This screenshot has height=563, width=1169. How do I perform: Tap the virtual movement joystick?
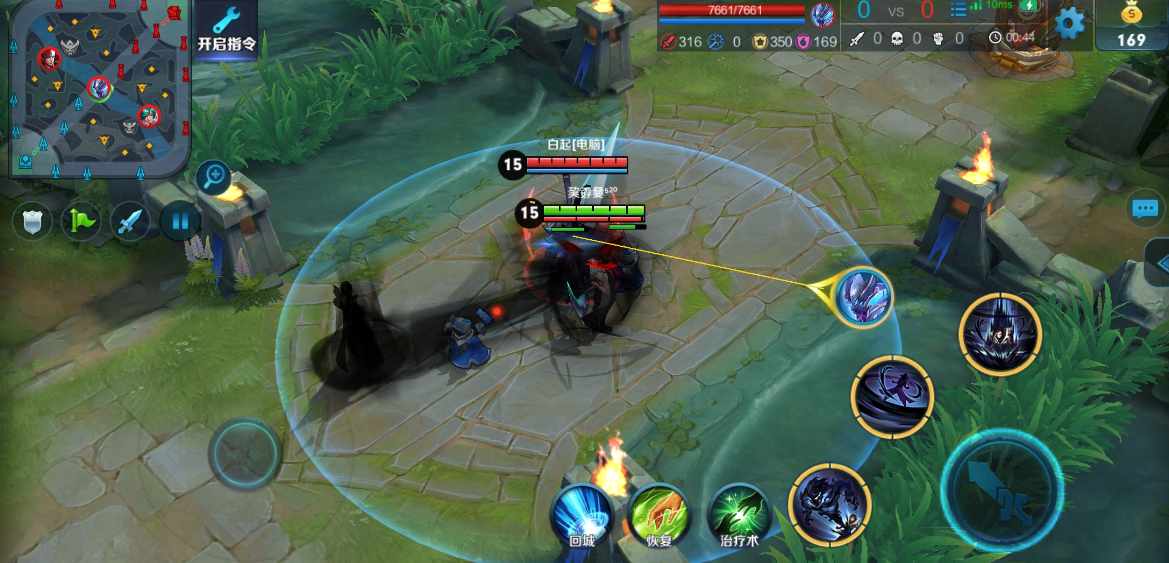click(x=245, y=453)
